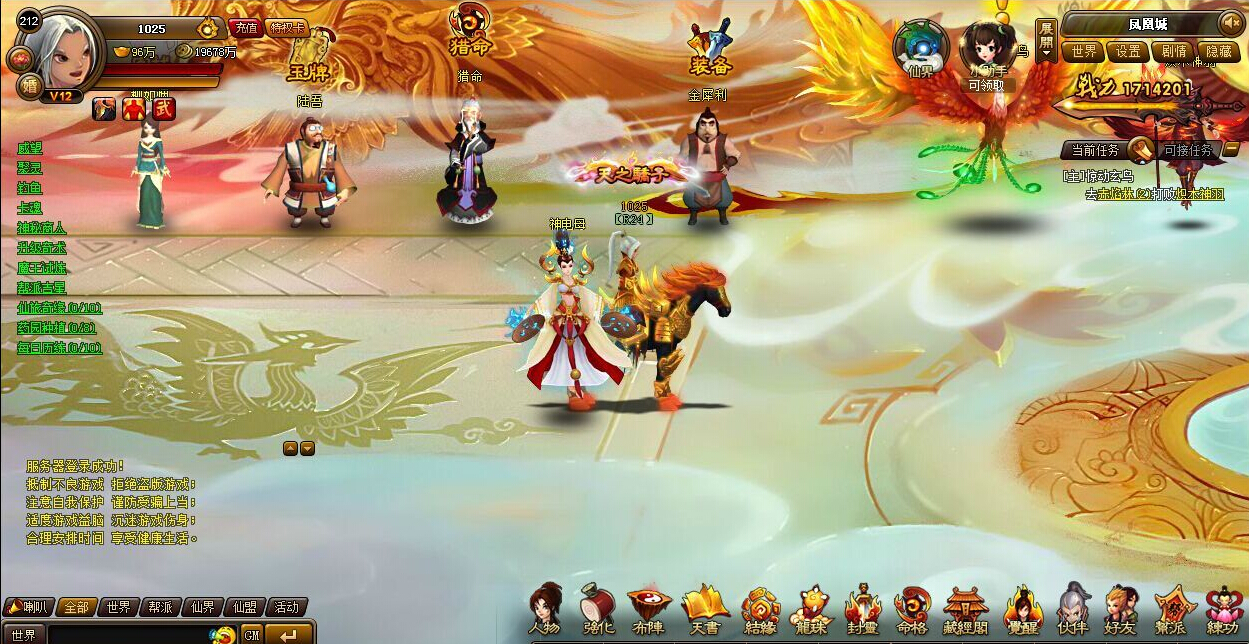Screen dimensions: 1249x644
Task: Switch to the 当前任务 tab
Action: pos(1095,150)
